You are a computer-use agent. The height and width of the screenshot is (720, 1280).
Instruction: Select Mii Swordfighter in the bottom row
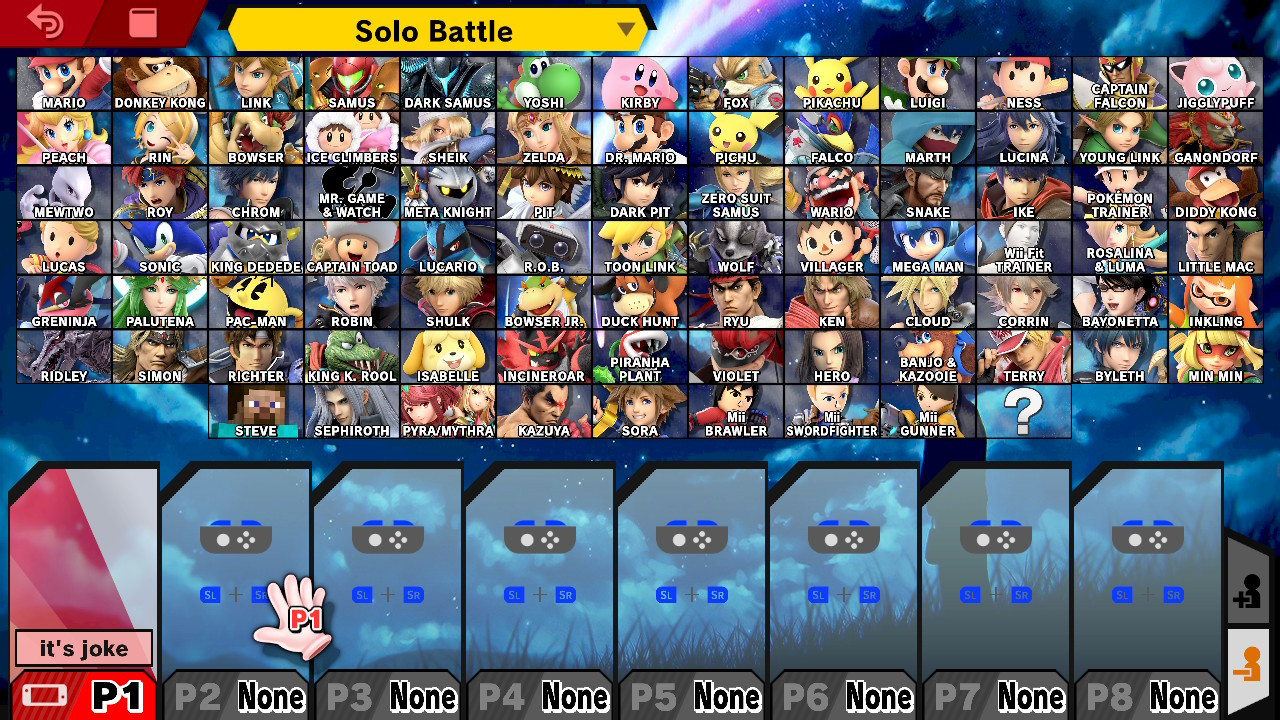[x=831, y=410]
